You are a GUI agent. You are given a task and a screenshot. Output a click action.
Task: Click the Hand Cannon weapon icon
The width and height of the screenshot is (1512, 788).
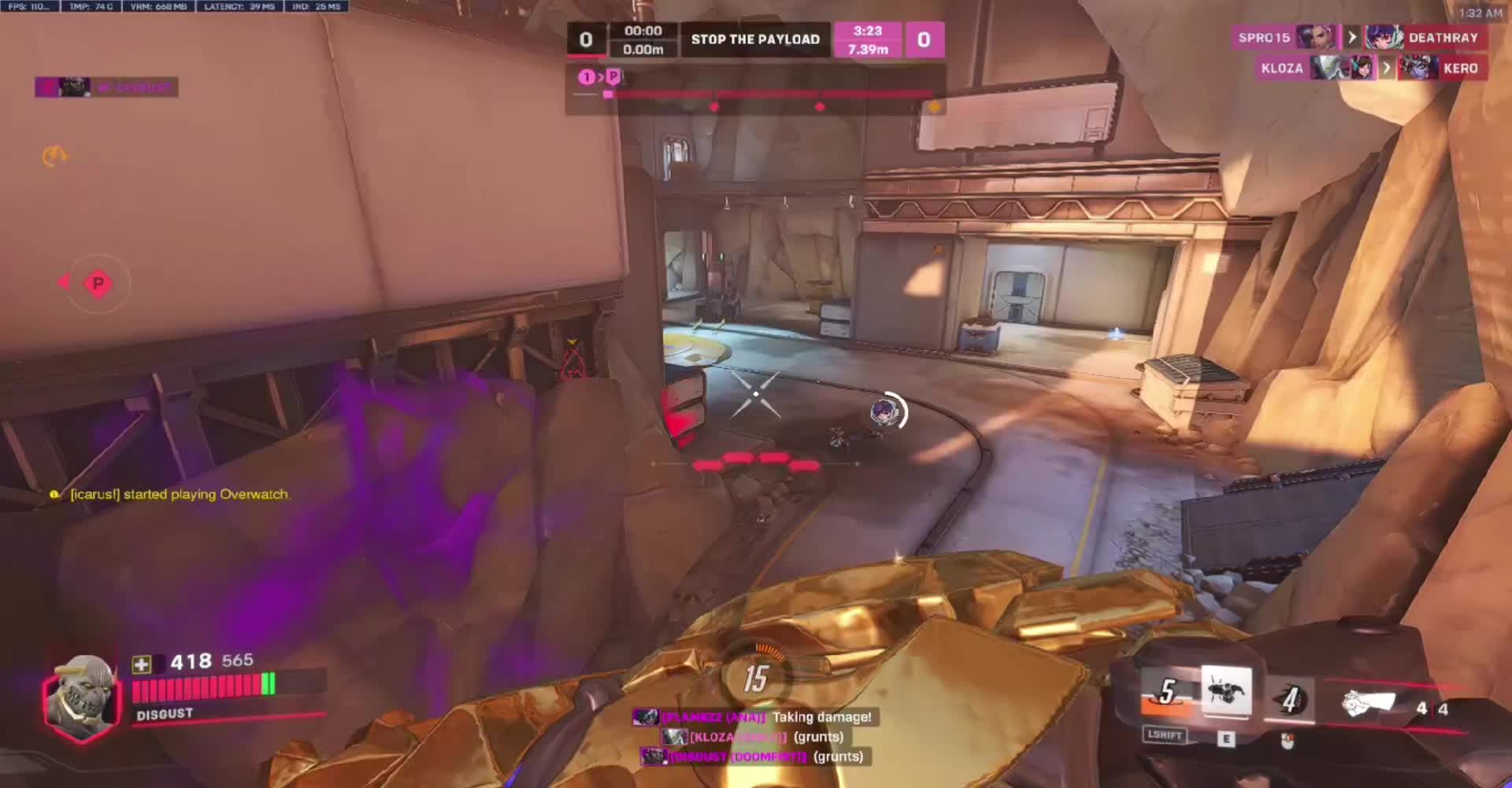click(1369, 702)
